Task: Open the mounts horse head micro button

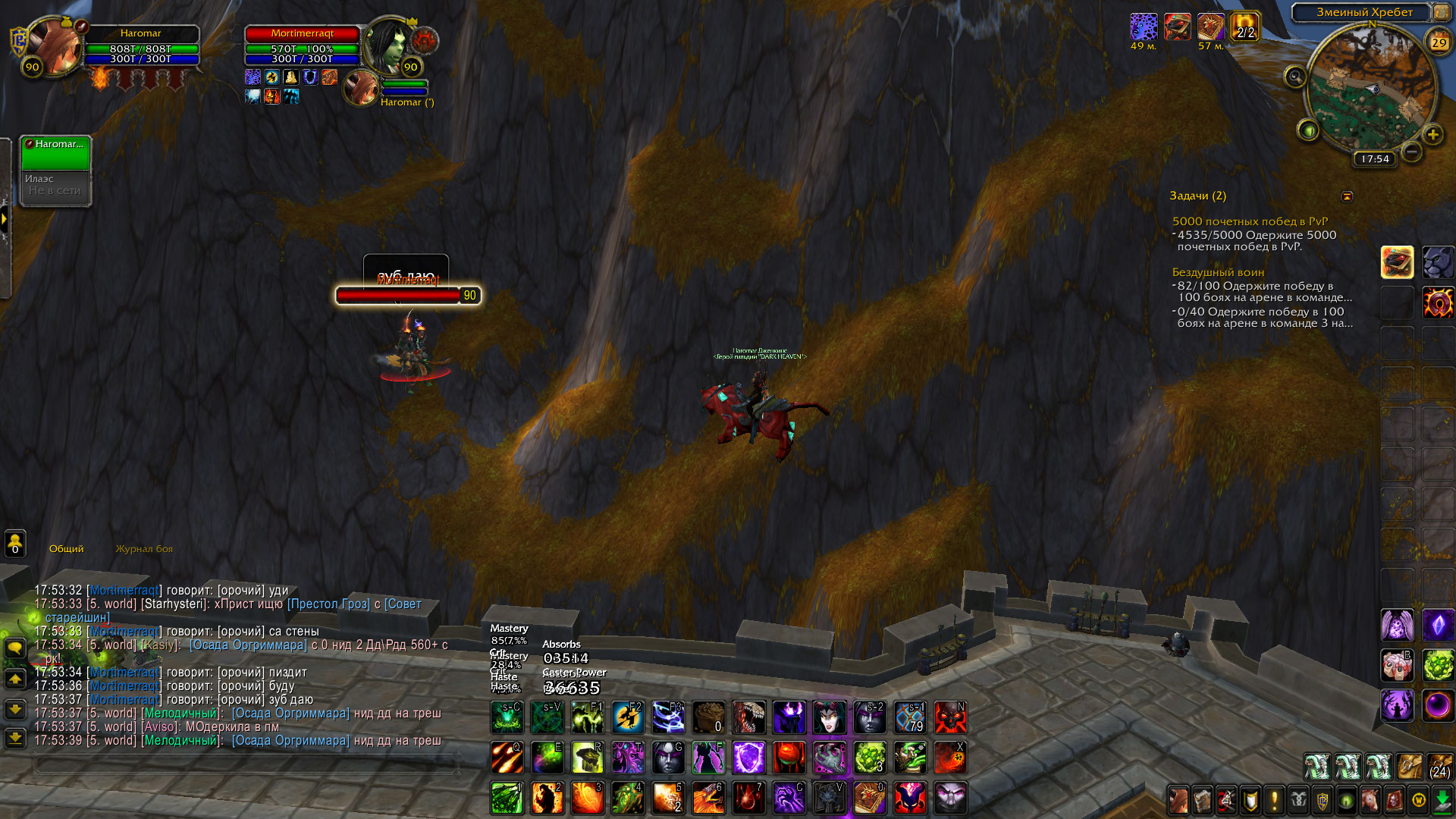Action: click(1370, 800)
